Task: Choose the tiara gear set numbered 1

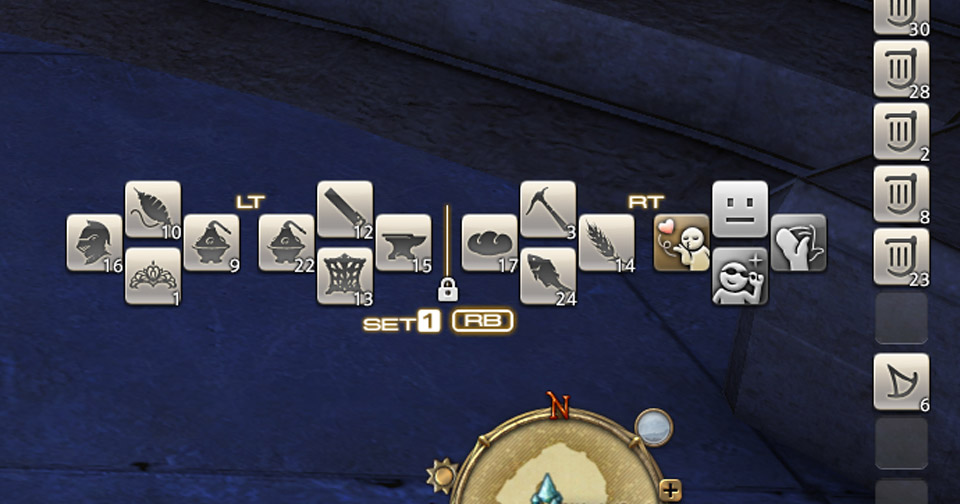Action: [x=153, y=276]
